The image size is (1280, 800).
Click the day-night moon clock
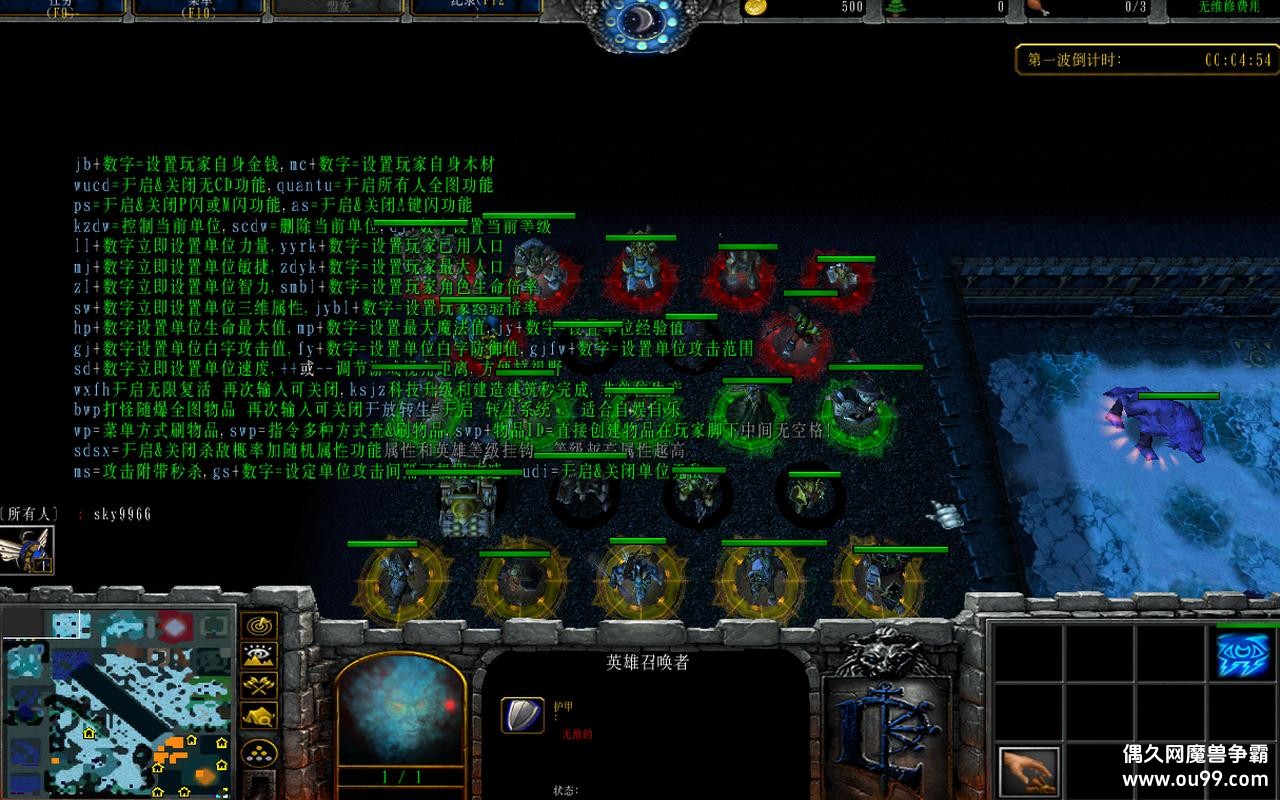click(x=640, y=22)
